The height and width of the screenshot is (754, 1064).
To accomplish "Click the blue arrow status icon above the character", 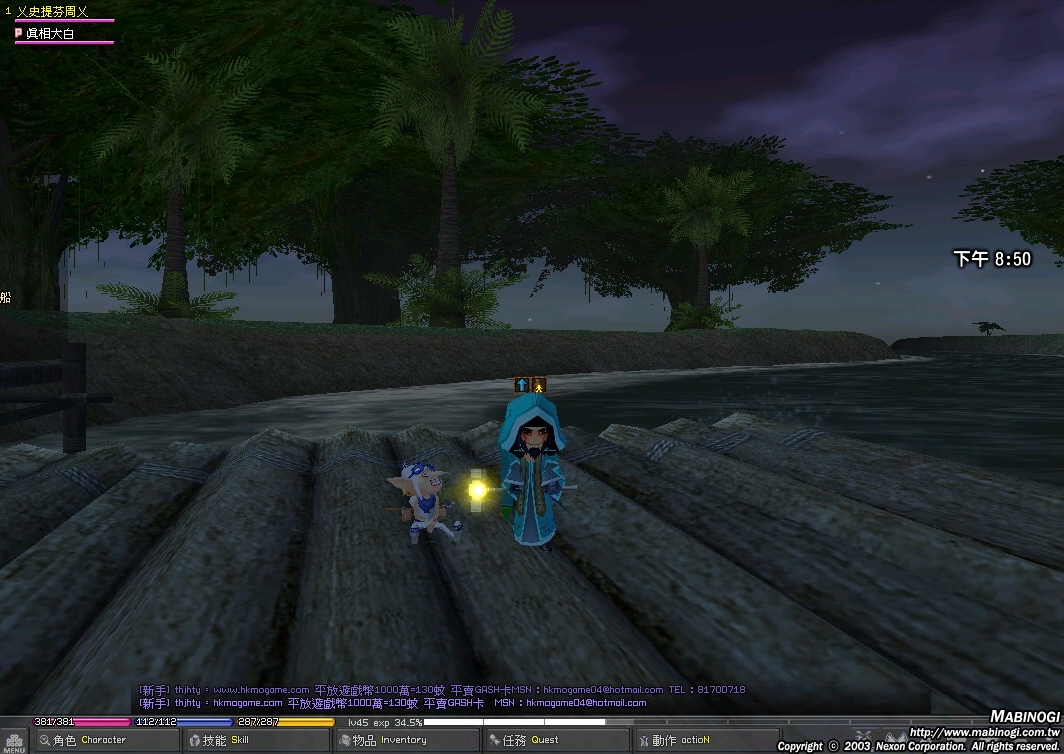I will (521, 385).
